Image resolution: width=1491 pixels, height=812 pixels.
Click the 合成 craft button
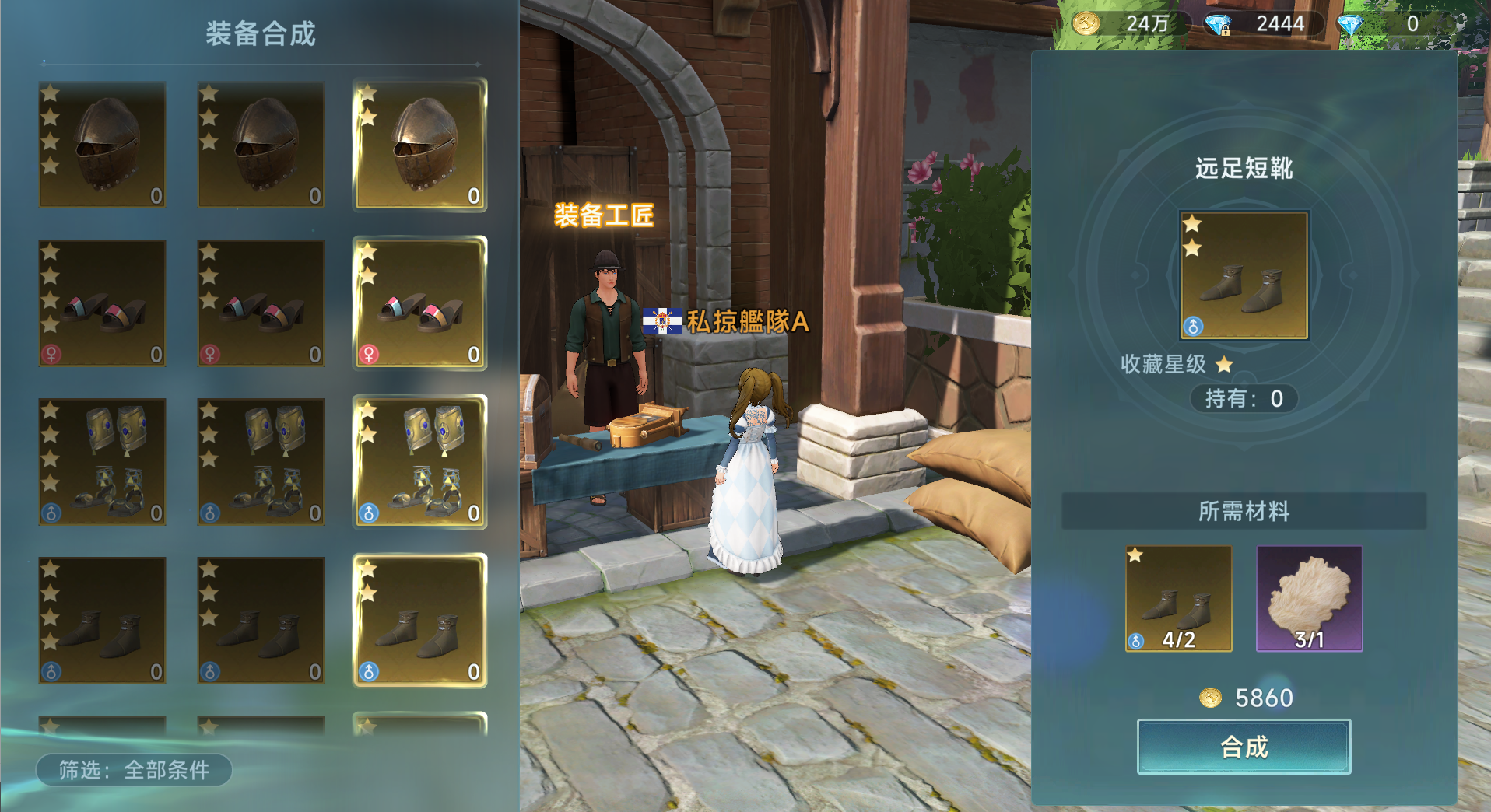1244,747
